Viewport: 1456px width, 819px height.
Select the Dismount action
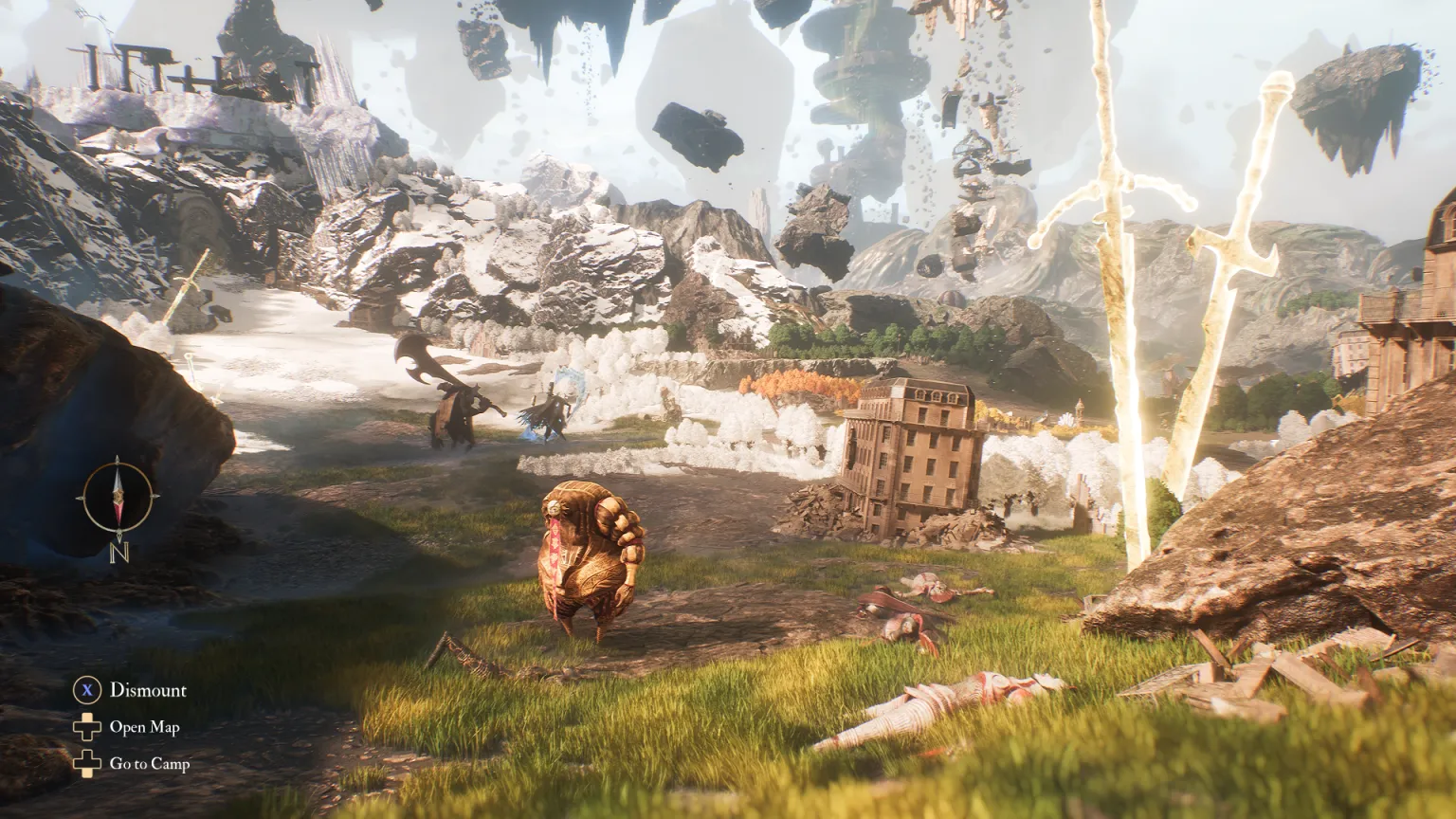(147, 690)
